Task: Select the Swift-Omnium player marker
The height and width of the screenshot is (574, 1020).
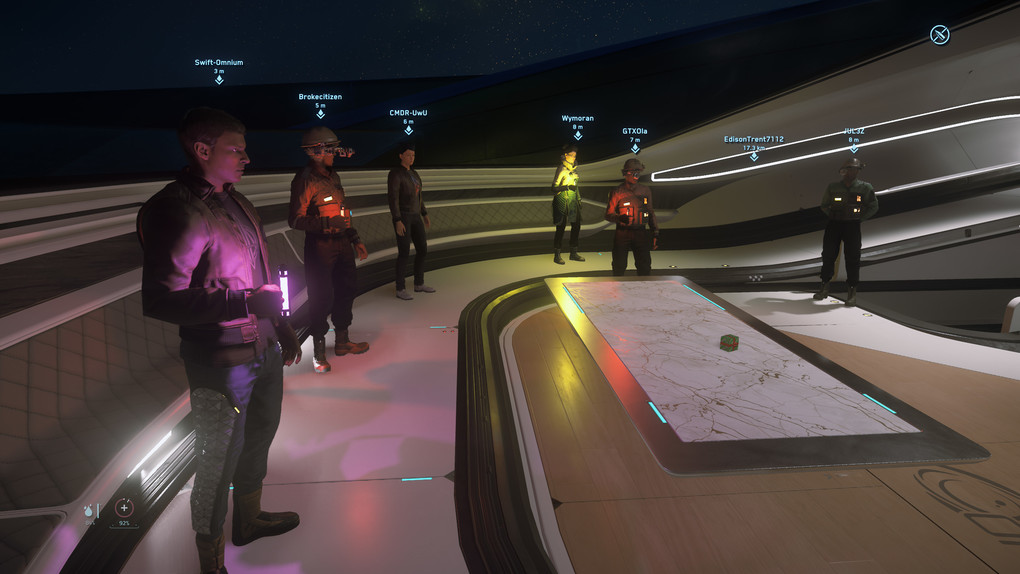Action: coord(219,78)
